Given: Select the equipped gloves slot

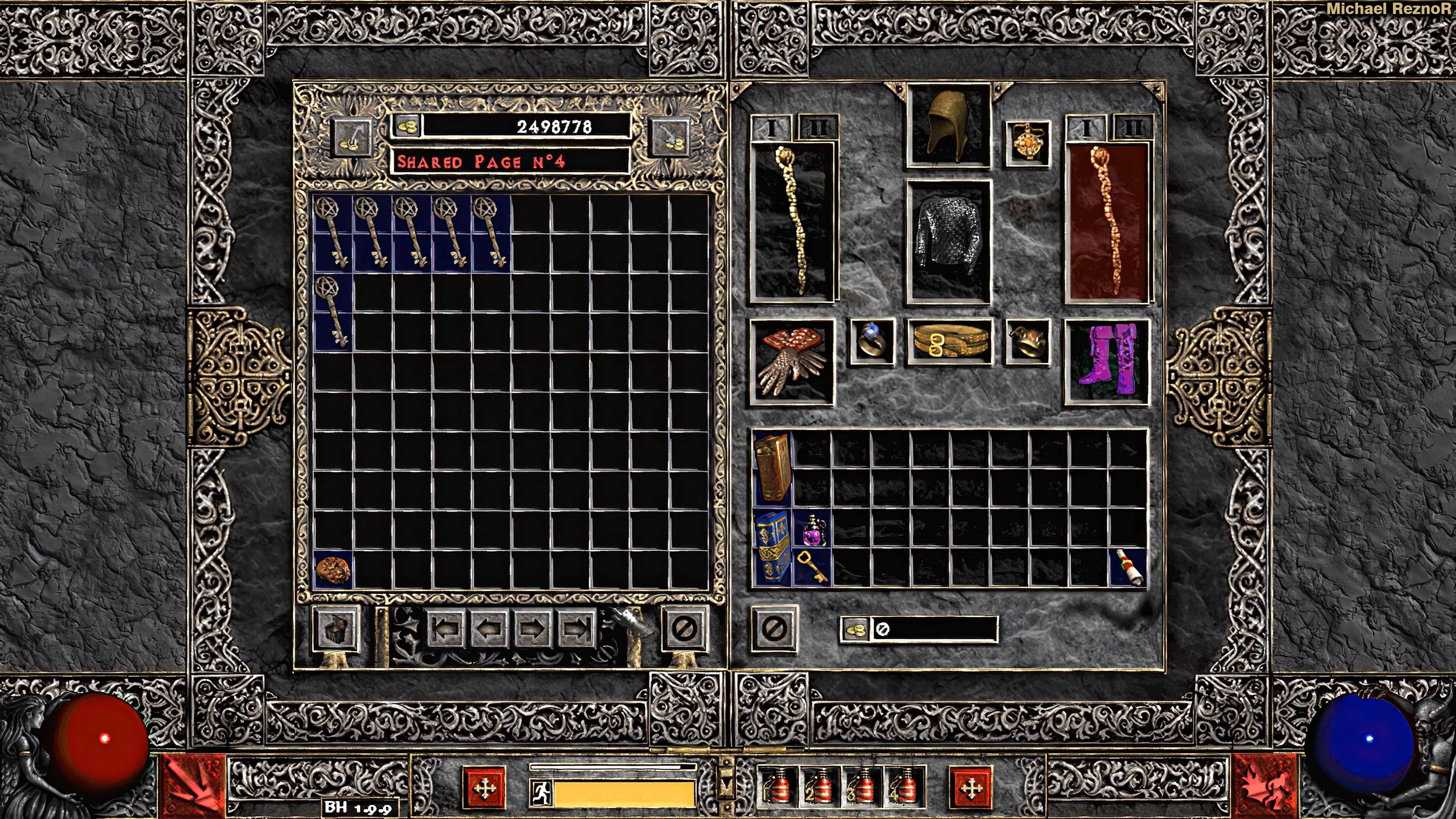Looking at the screenshot, I should 791,362.
